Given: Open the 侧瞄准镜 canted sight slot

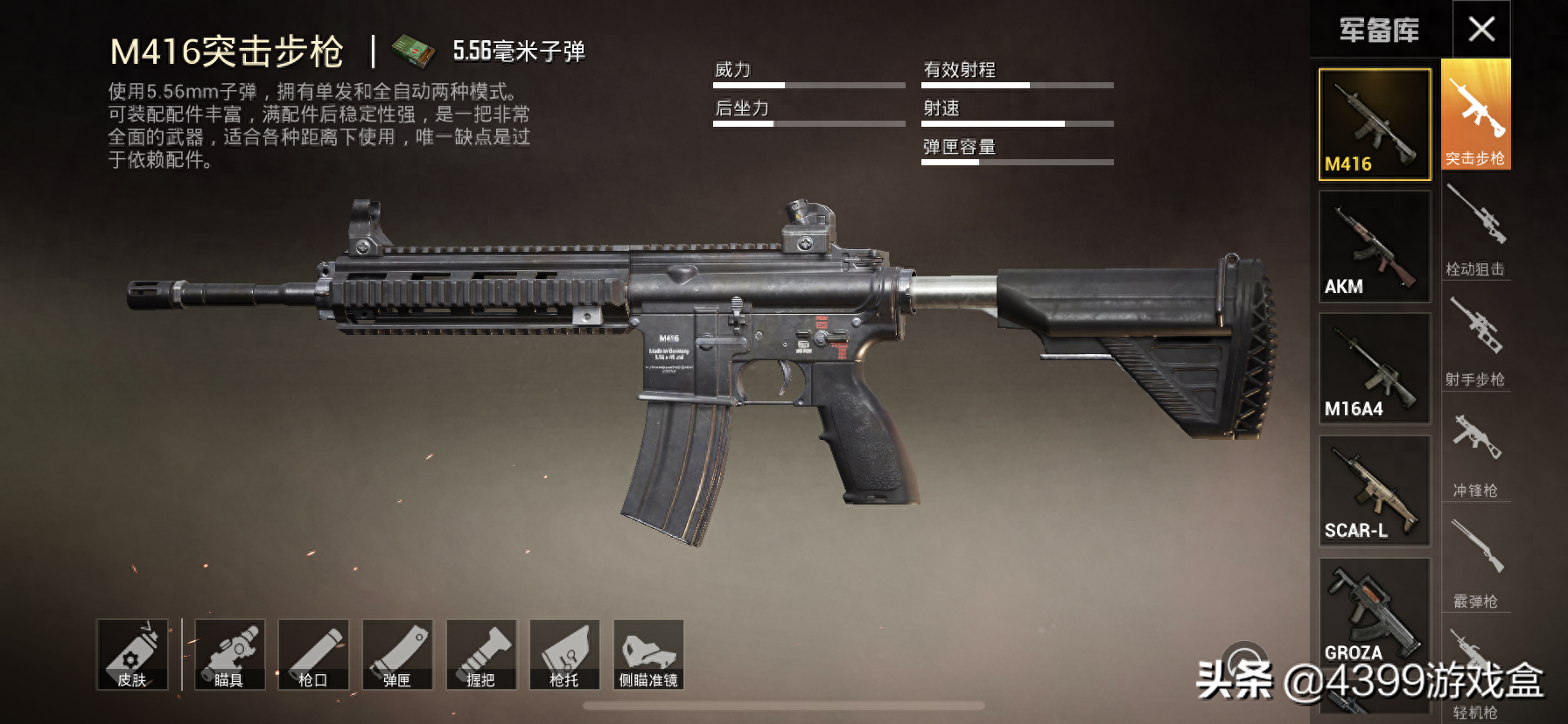Looking at the screenshot, I should click(x=648, y=655).
